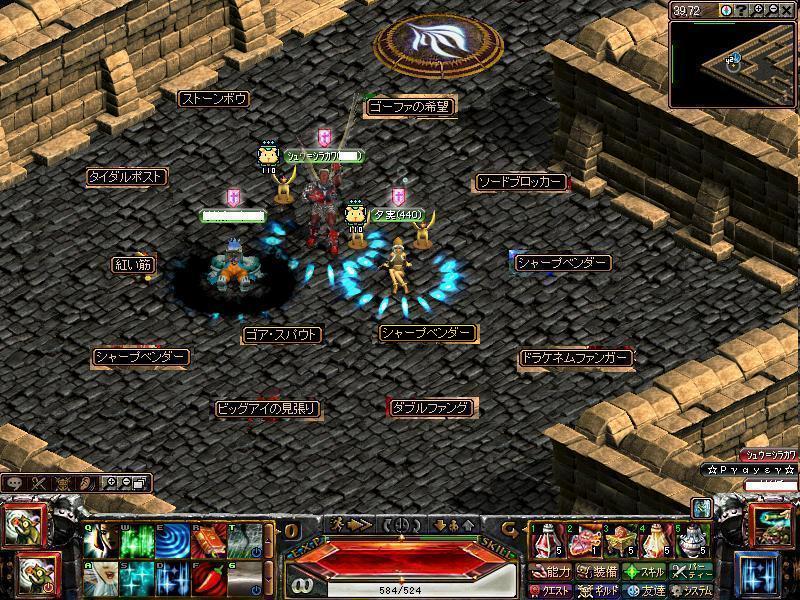
Task: Activate the chili pepper skill on hotkey F
Action: 205,577
